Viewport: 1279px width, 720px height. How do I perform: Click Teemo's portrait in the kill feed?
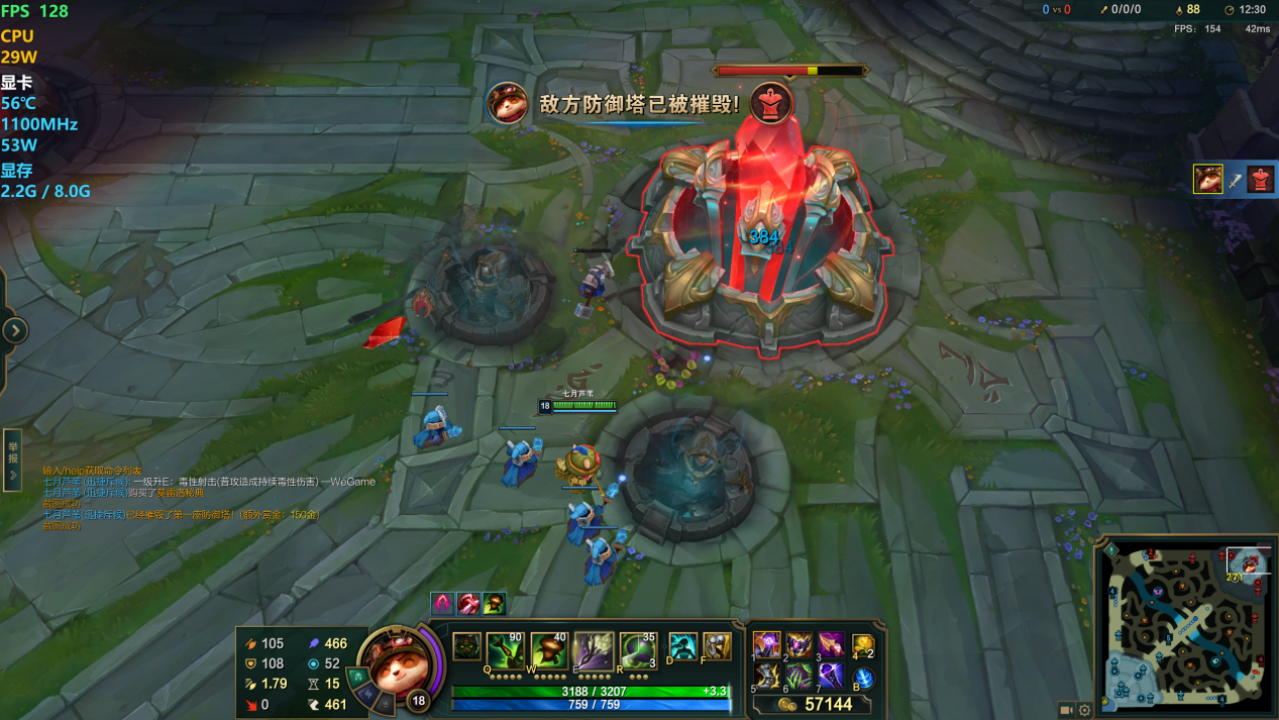click(x=1208, y=179)
